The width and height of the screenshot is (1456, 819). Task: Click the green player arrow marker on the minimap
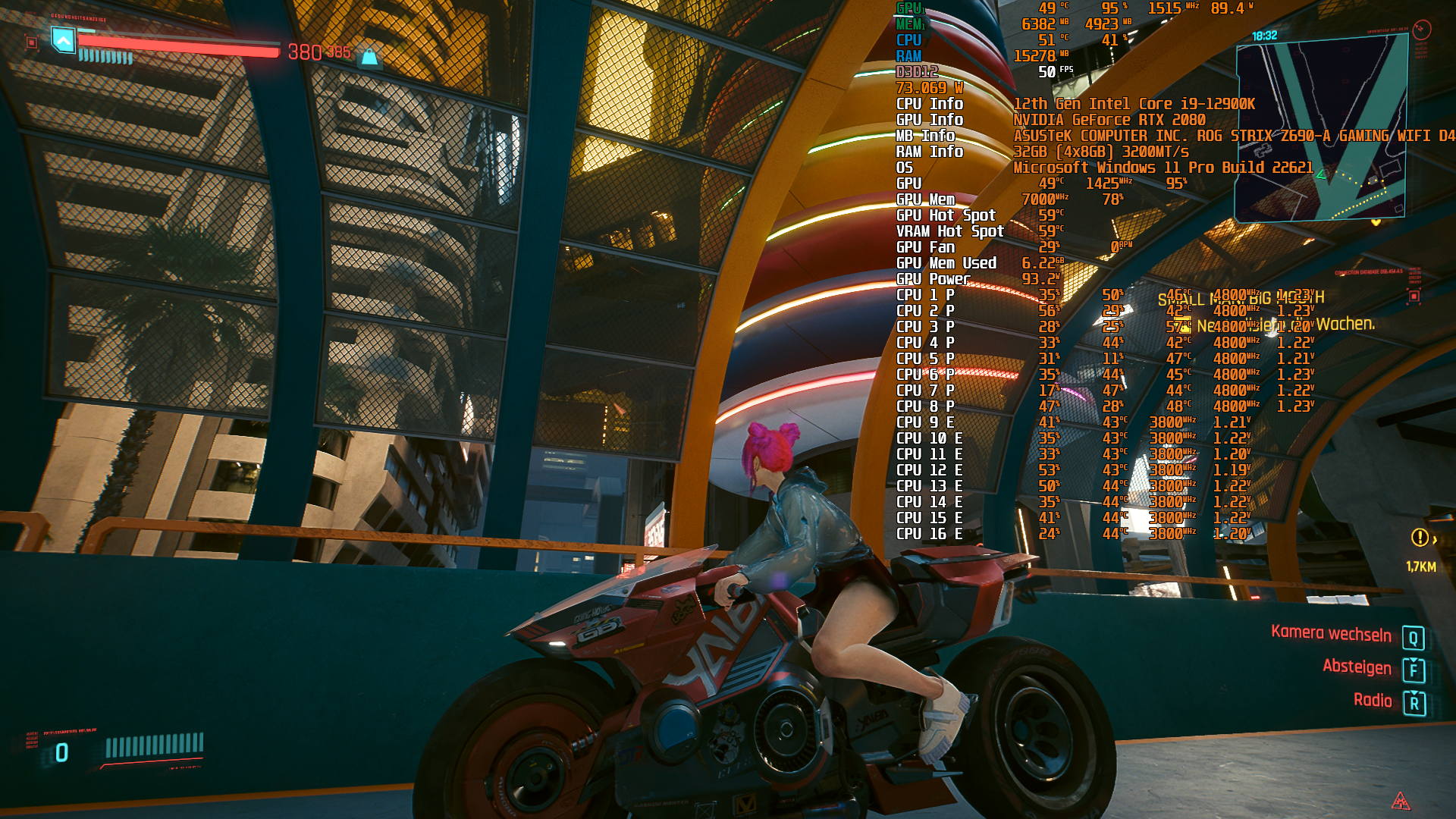tap(1321, 175)
